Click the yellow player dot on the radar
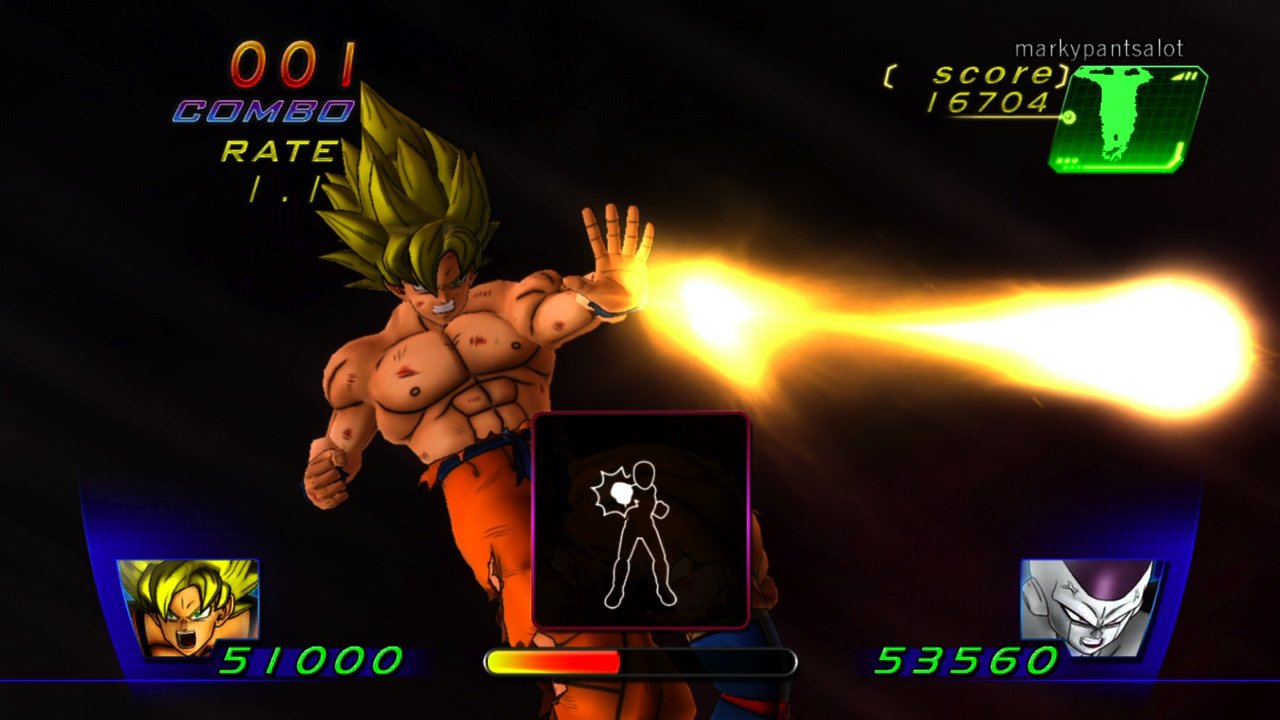This screenshot has height=720, width=1280. [1069, 118]
